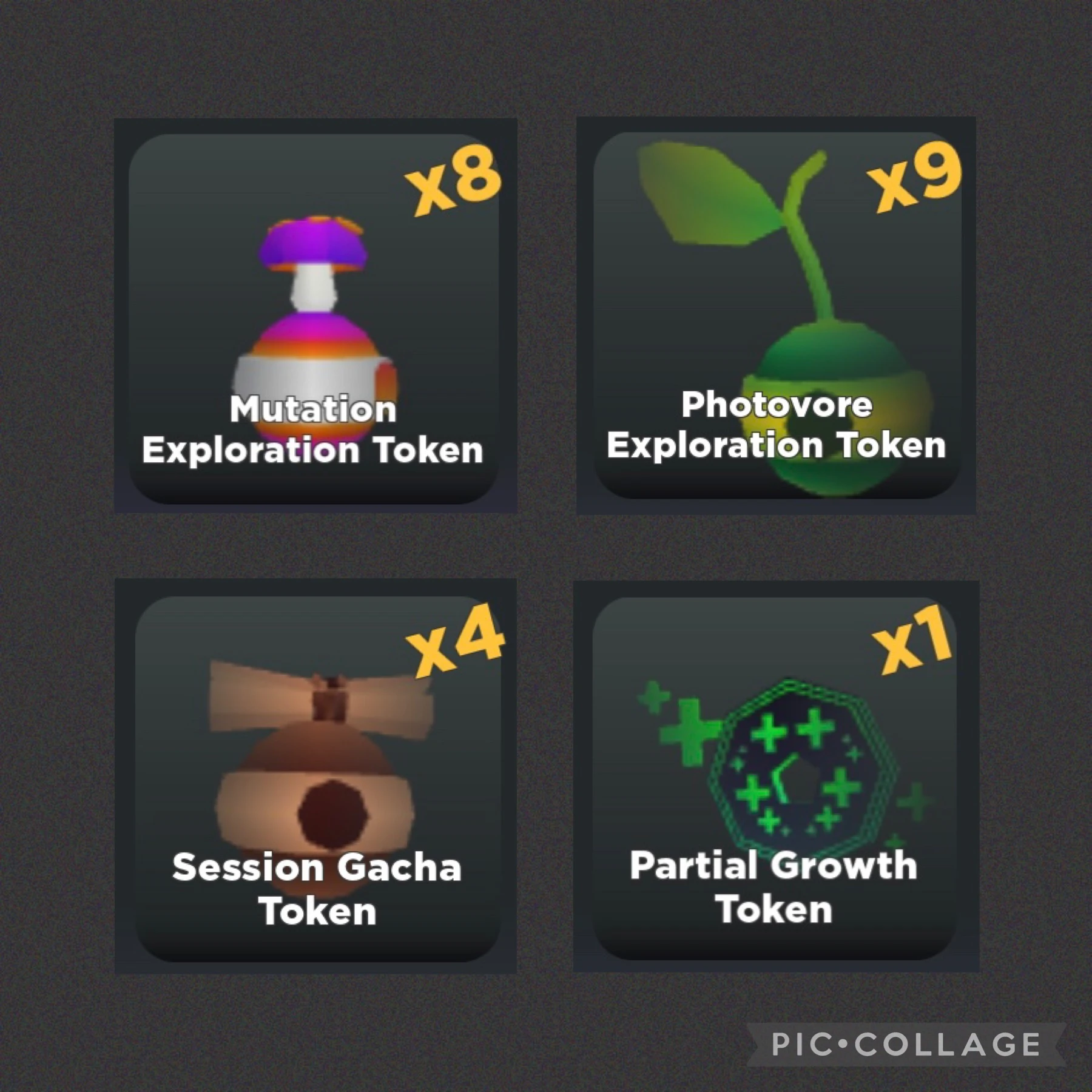Image resolution: width=1092 pixels, height=1092 pixels.
Task: Click the Partial Growth Token label text
Action: pyautogui.click(x=773, y=886)
